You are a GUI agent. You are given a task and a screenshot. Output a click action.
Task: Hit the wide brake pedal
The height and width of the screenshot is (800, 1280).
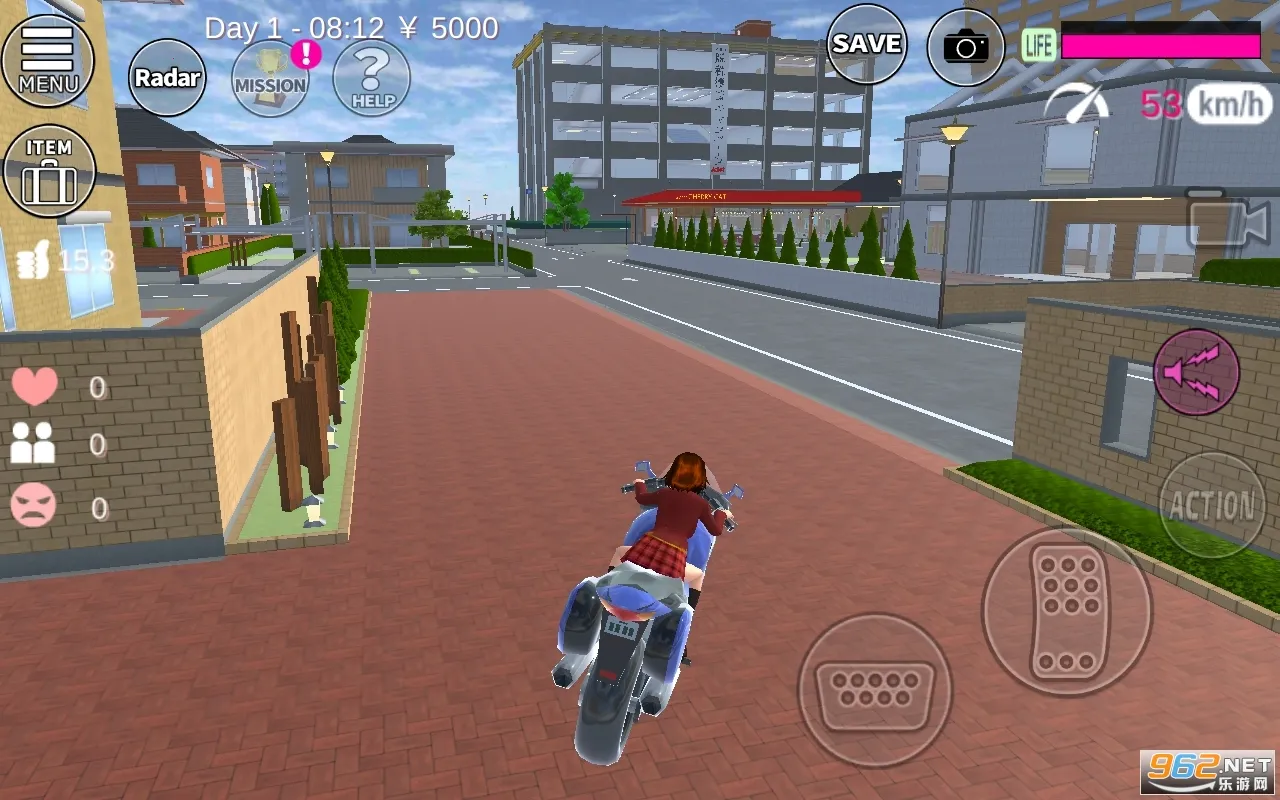point(874,690)
